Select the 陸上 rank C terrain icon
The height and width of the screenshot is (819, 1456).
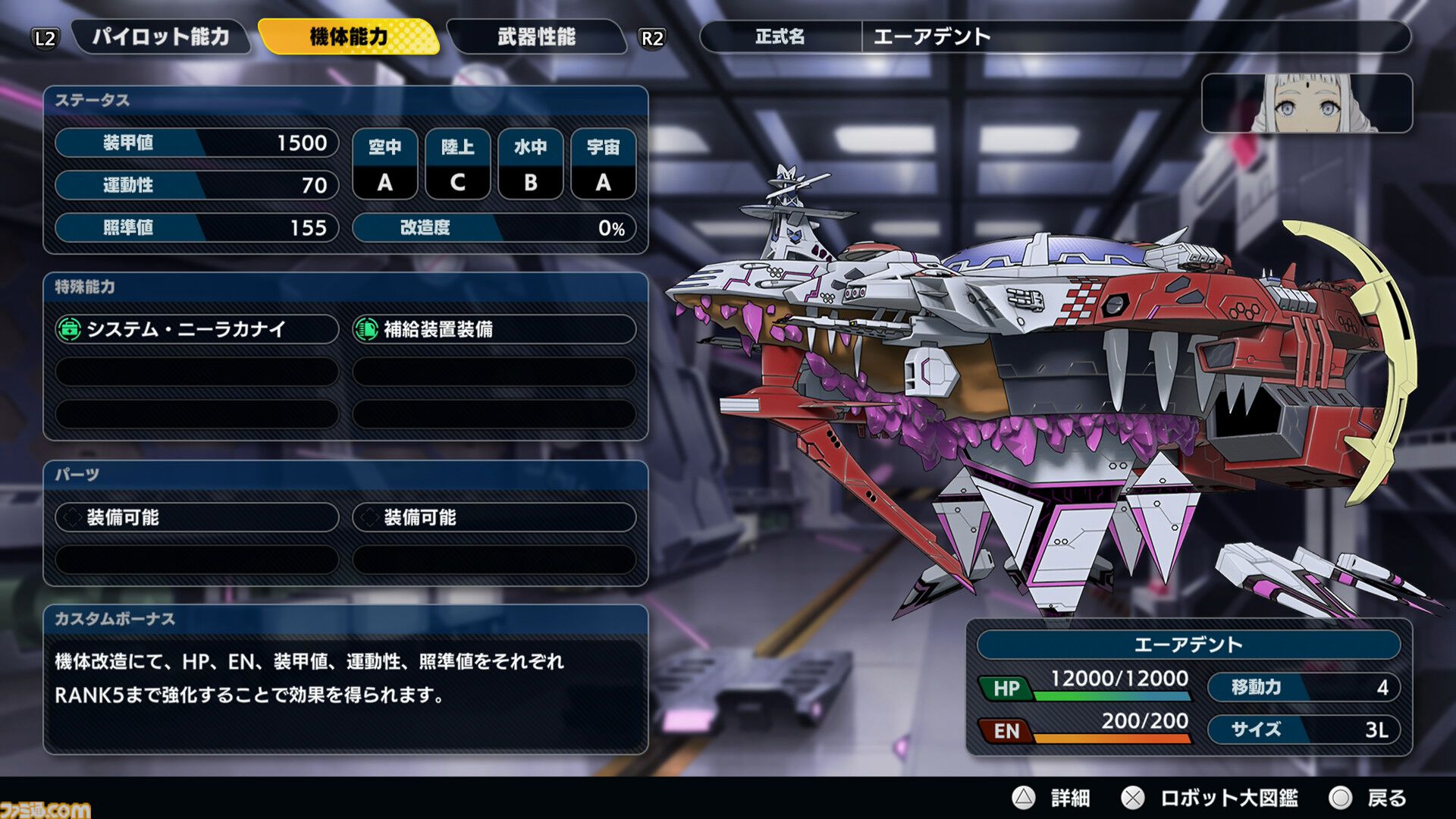coord(458,164)
